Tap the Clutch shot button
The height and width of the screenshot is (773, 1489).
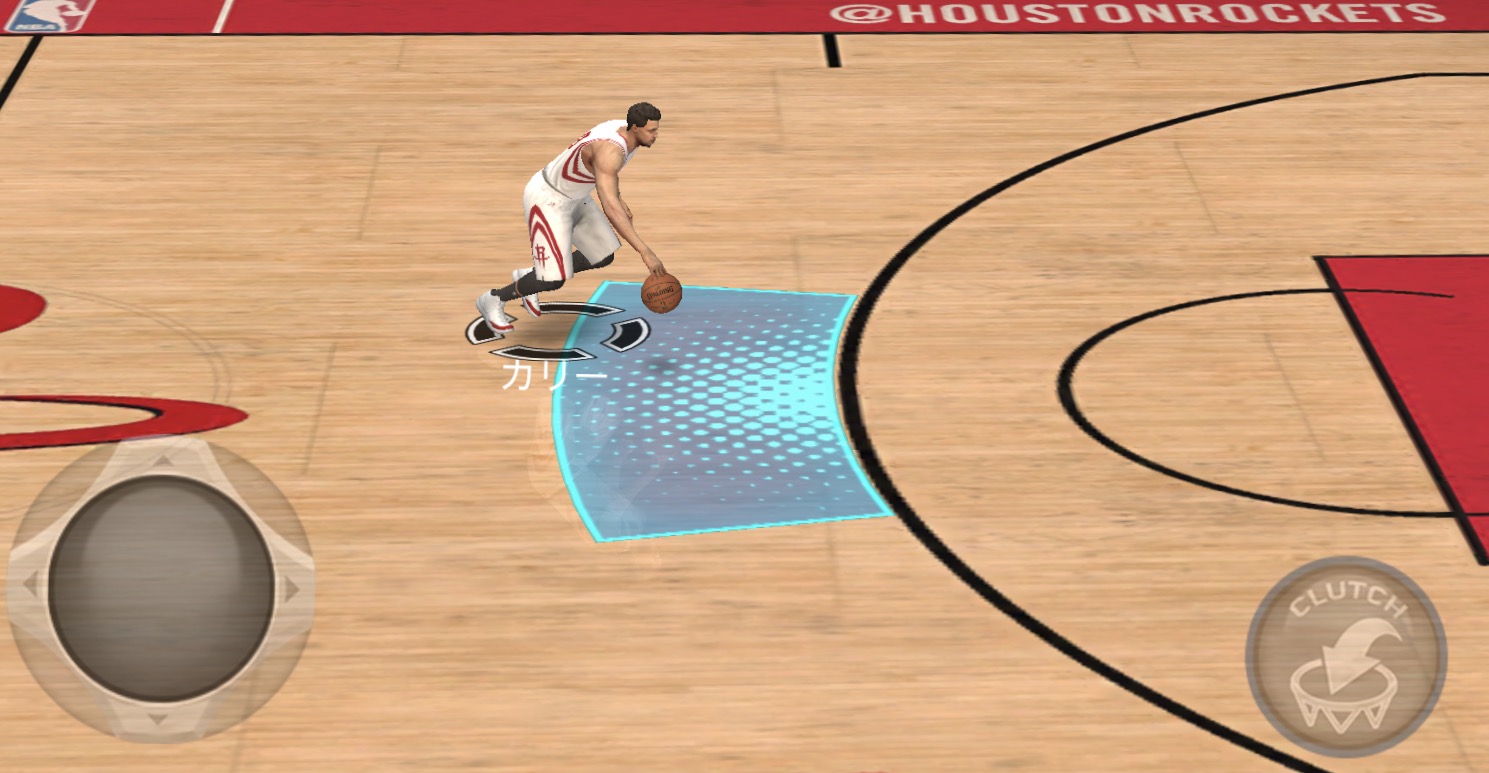point(1345,656)
